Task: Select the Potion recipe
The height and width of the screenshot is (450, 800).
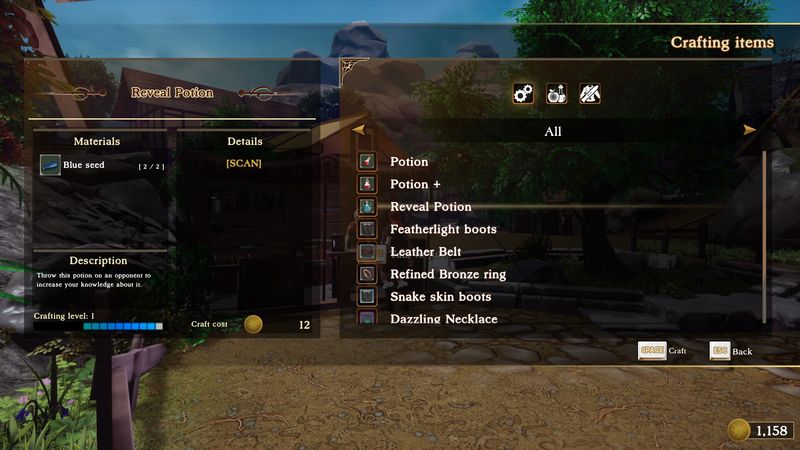Action: click(x=409, y=162)
